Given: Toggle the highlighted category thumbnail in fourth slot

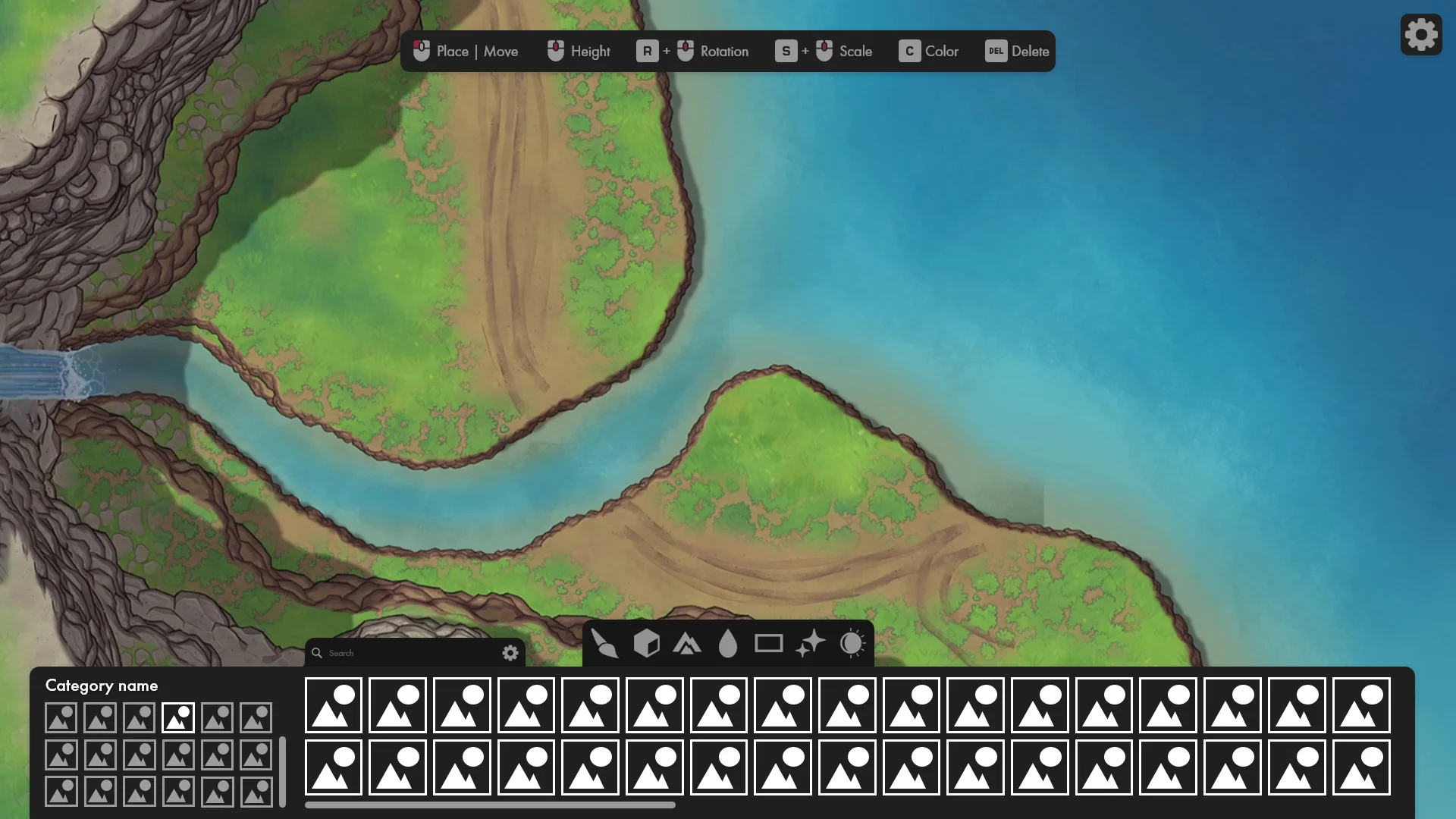Looking at the screenshot, I should [x=178, y=717].
